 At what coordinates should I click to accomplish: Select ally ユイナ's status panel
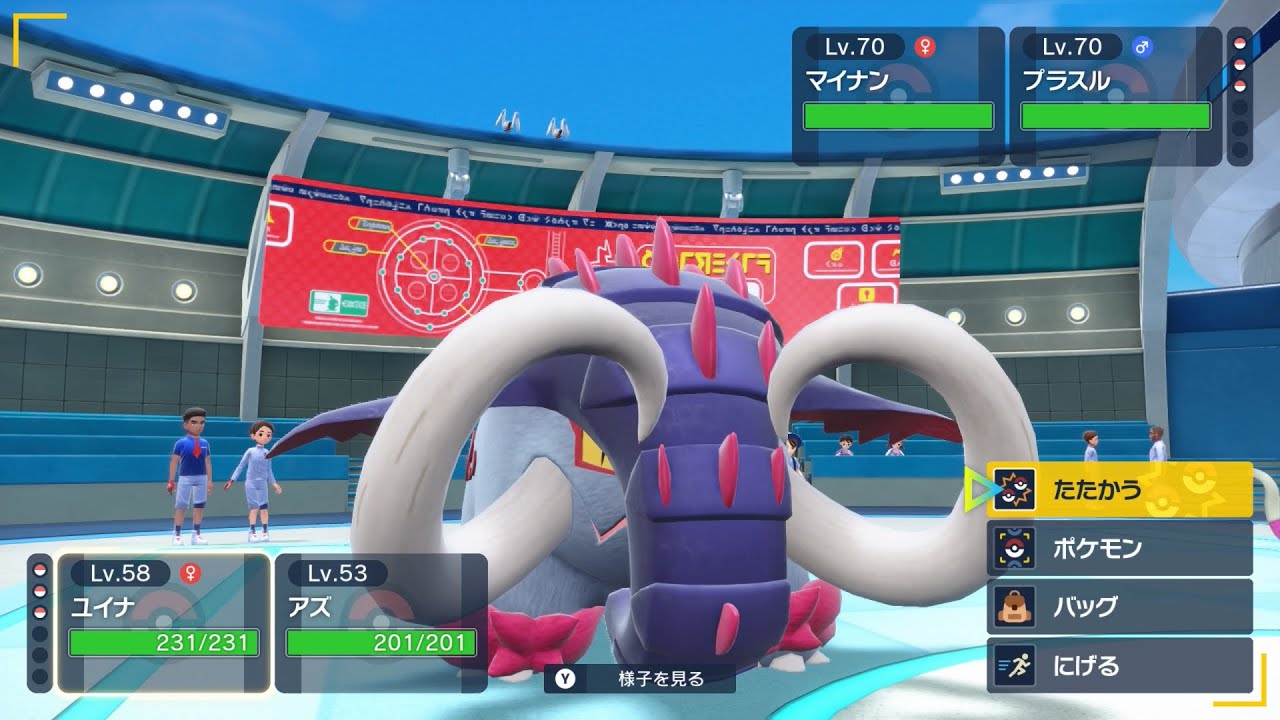[x=164, y=622]
